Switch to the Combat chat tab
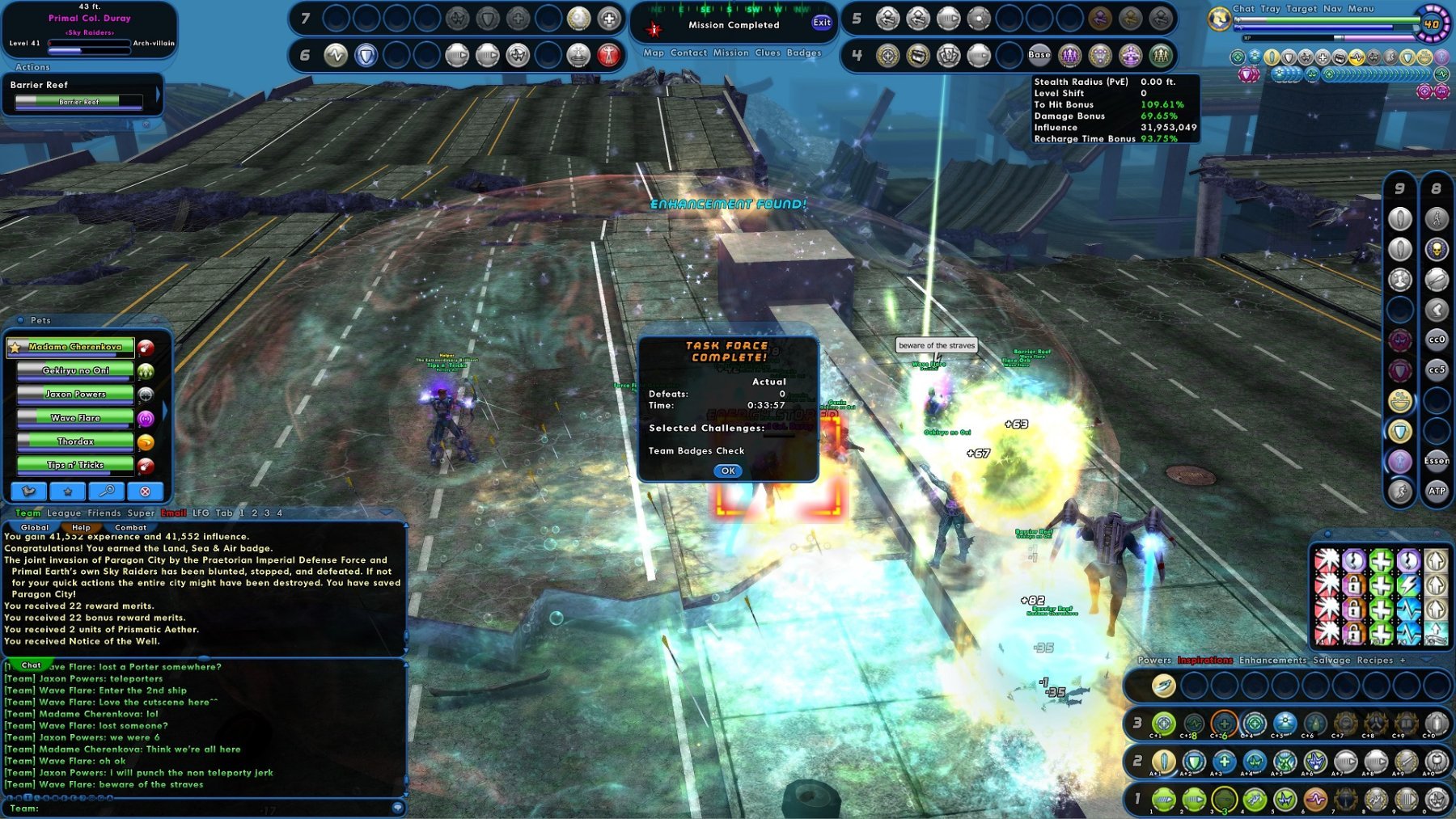 130,528
